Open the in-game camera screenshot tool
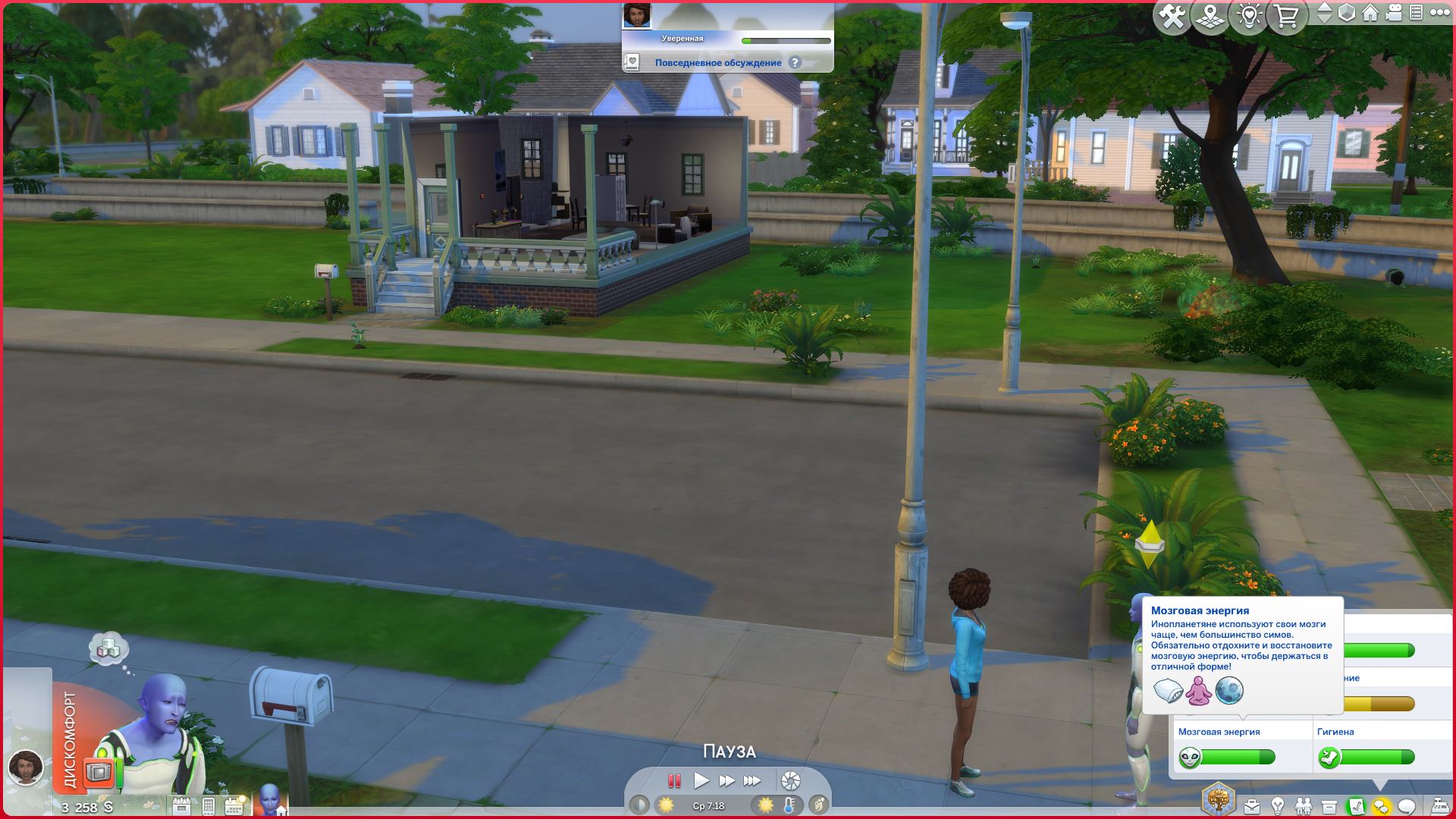Image resolution: width=1456 pixels, height=819 pixels. 792,780
